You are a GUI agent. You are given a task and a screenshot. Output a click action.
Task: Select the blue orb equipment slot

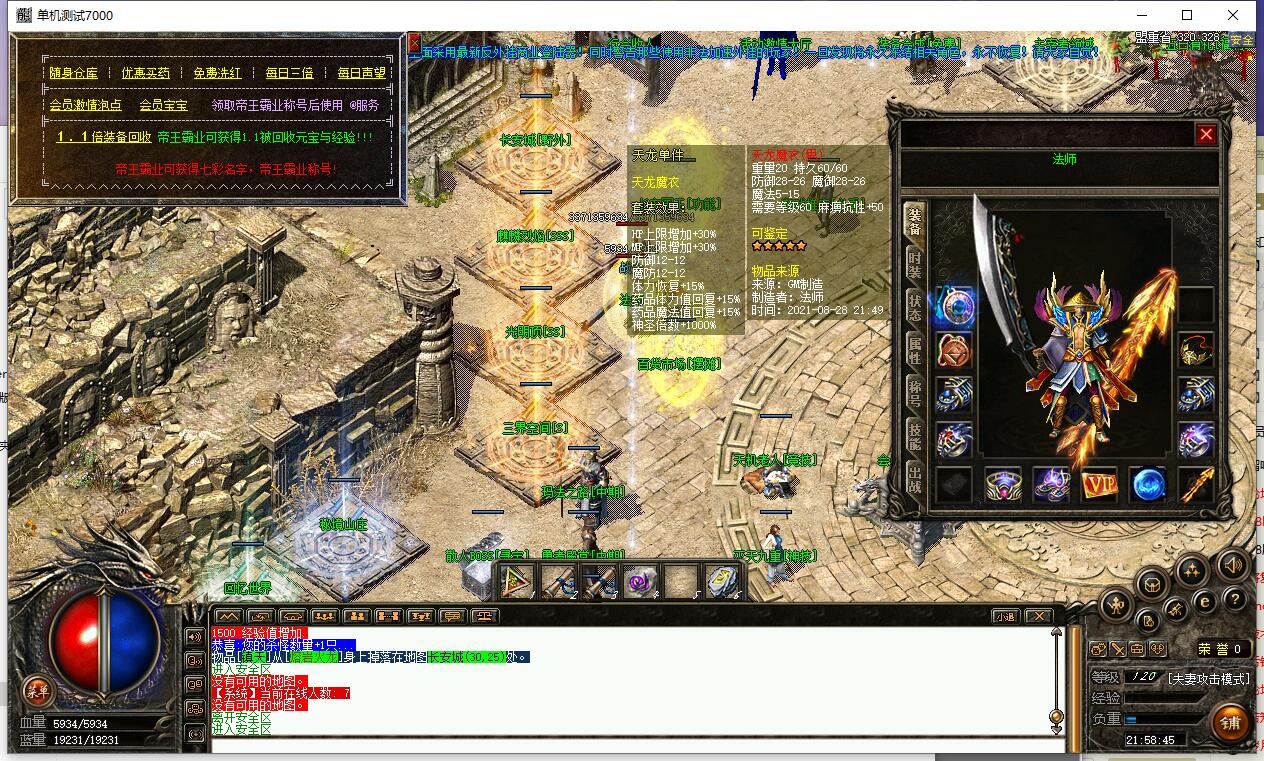point(1148,485)
